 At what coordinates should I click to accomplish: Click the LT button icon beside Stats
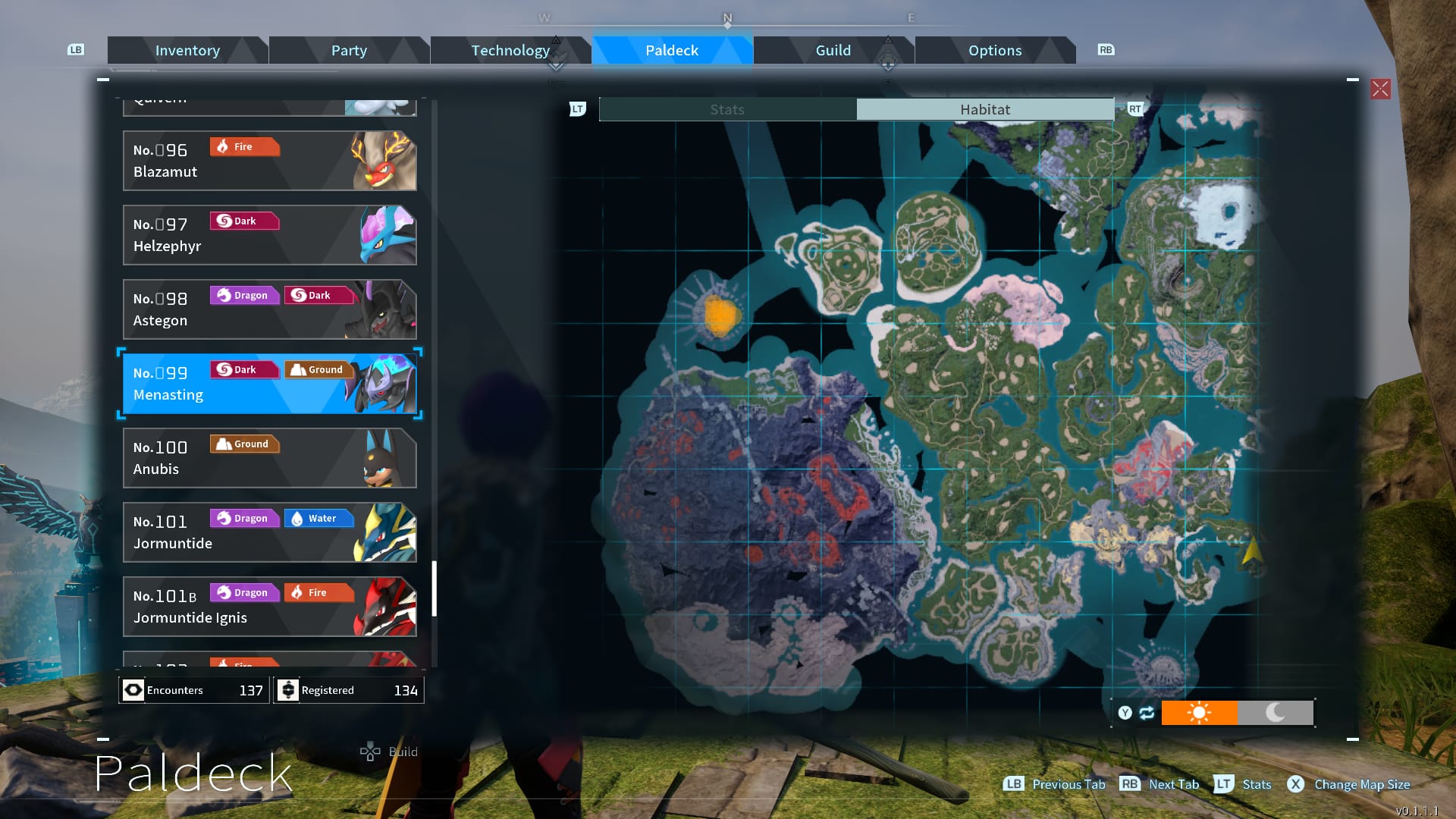point(577,109)
